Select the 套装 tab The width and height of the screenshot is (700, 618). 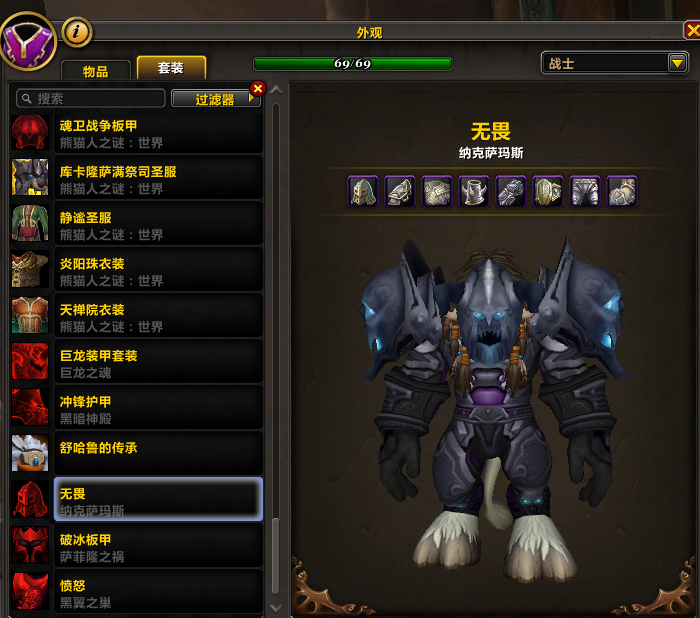click(171, 68)
